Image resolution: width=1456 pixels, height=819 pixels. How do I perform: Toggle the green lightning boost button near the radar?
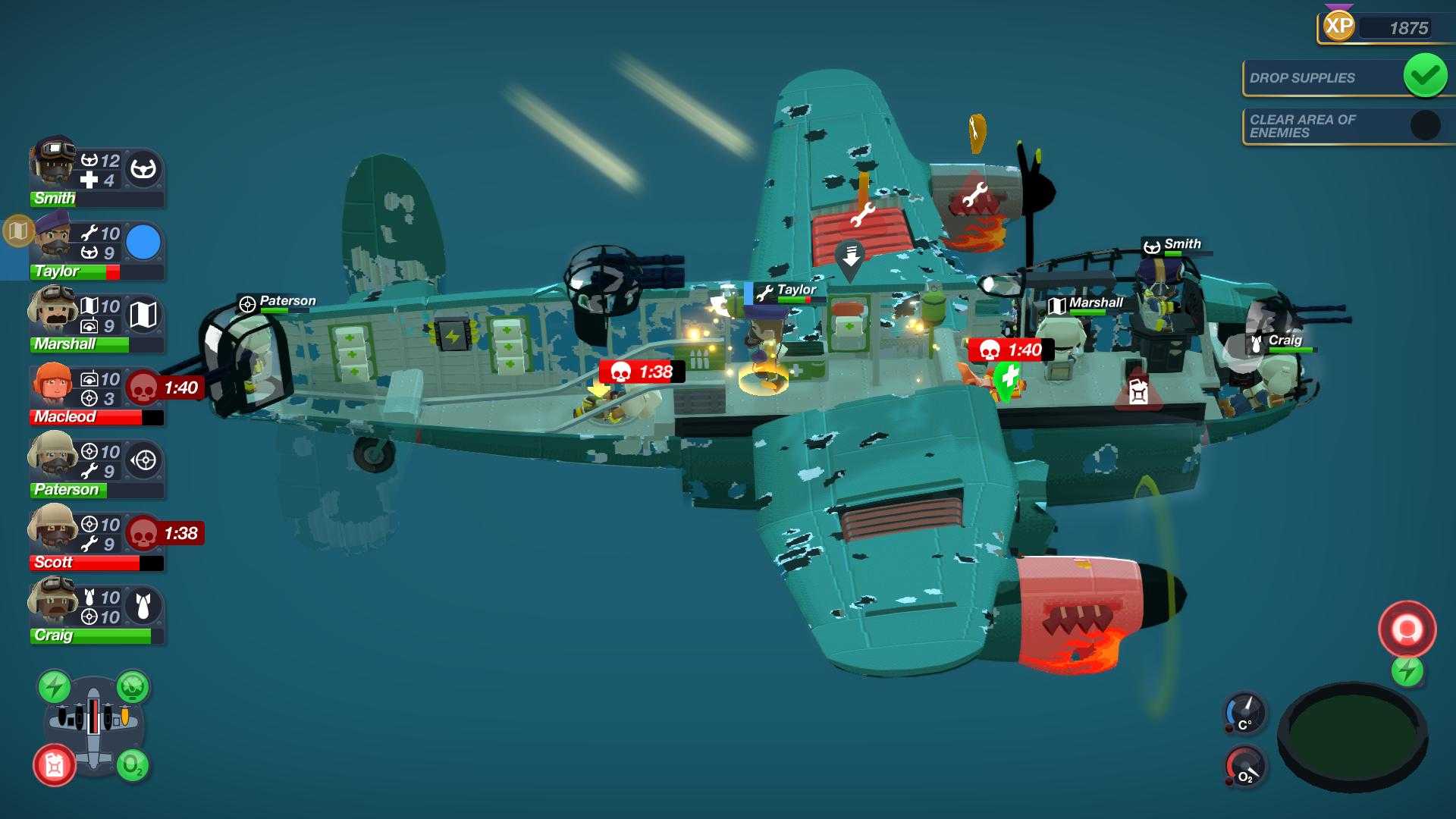(x=1407, y=670)
